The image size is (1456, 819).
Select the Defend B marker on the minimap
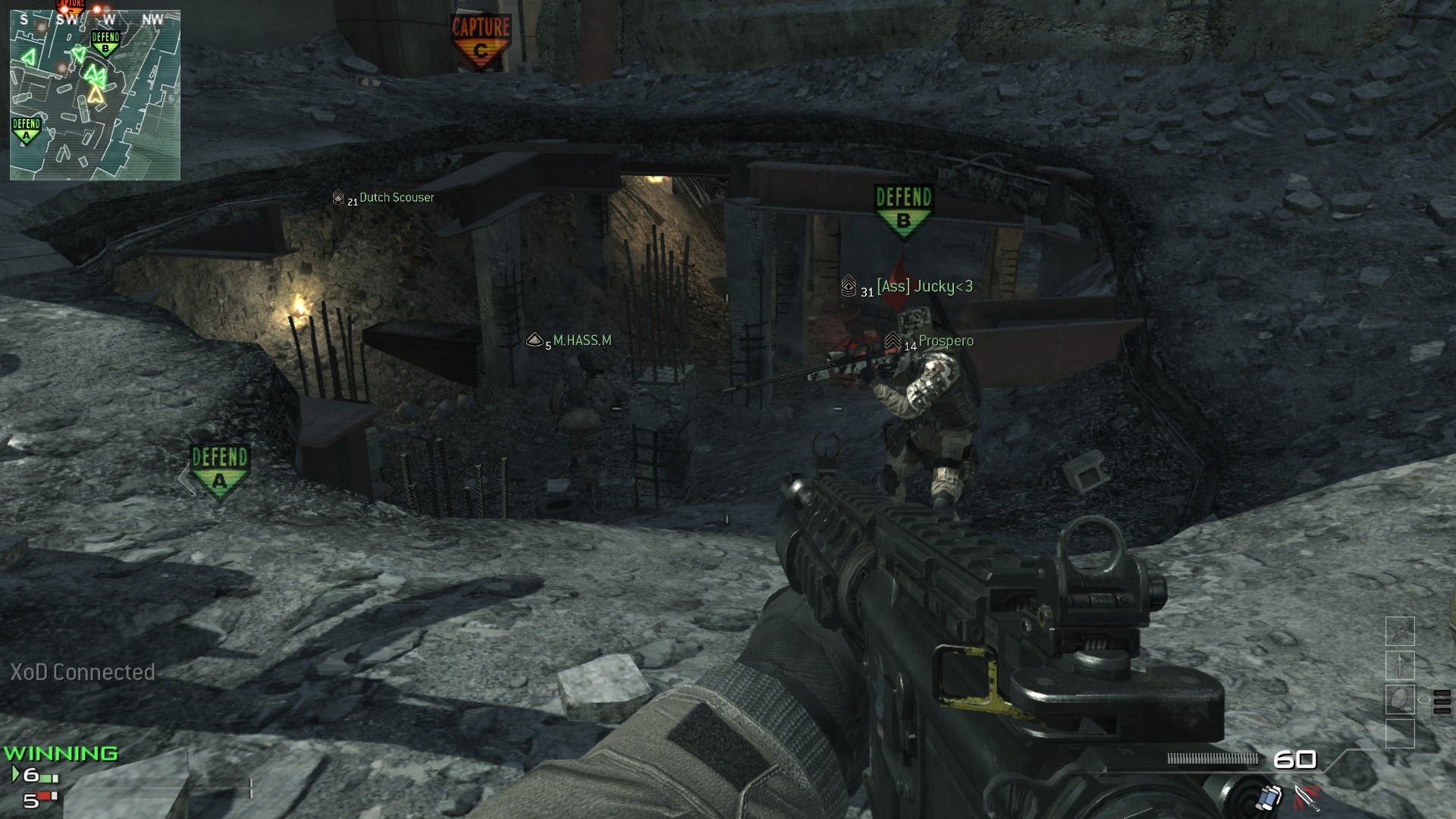(x=105, y=43)
